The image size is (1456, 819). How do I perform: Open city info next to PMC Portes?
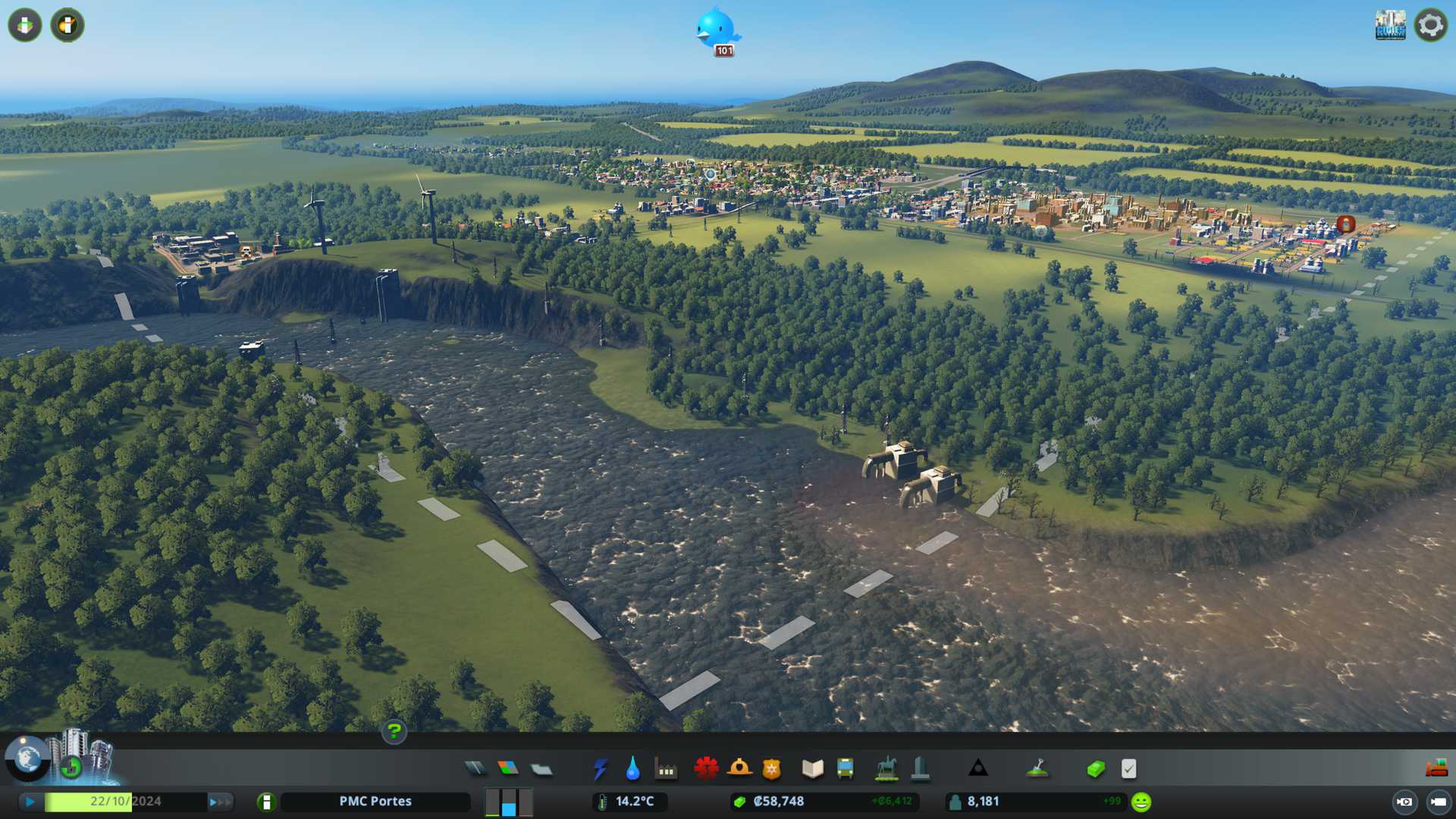point(266,802)
